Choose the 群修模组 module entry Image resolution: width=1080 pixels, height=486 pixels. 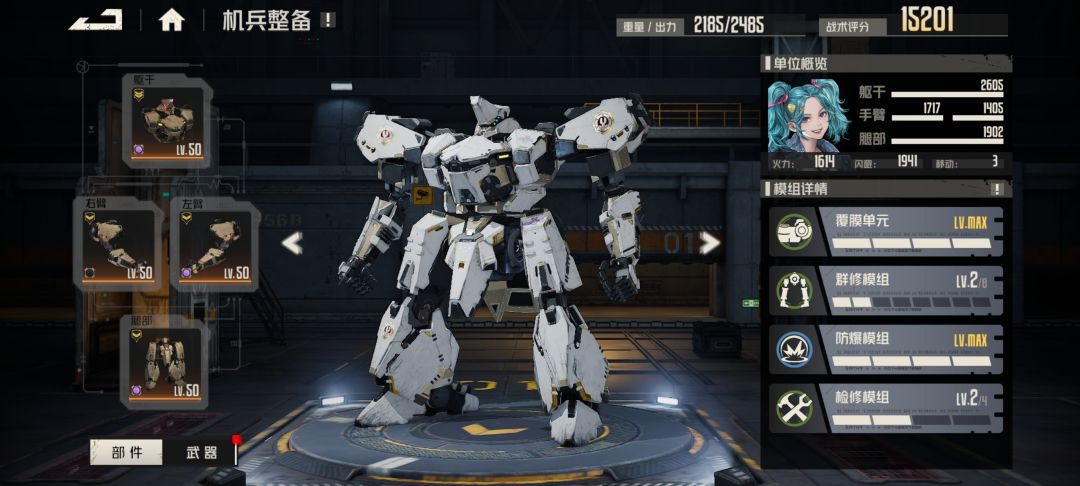coord(886,289)
